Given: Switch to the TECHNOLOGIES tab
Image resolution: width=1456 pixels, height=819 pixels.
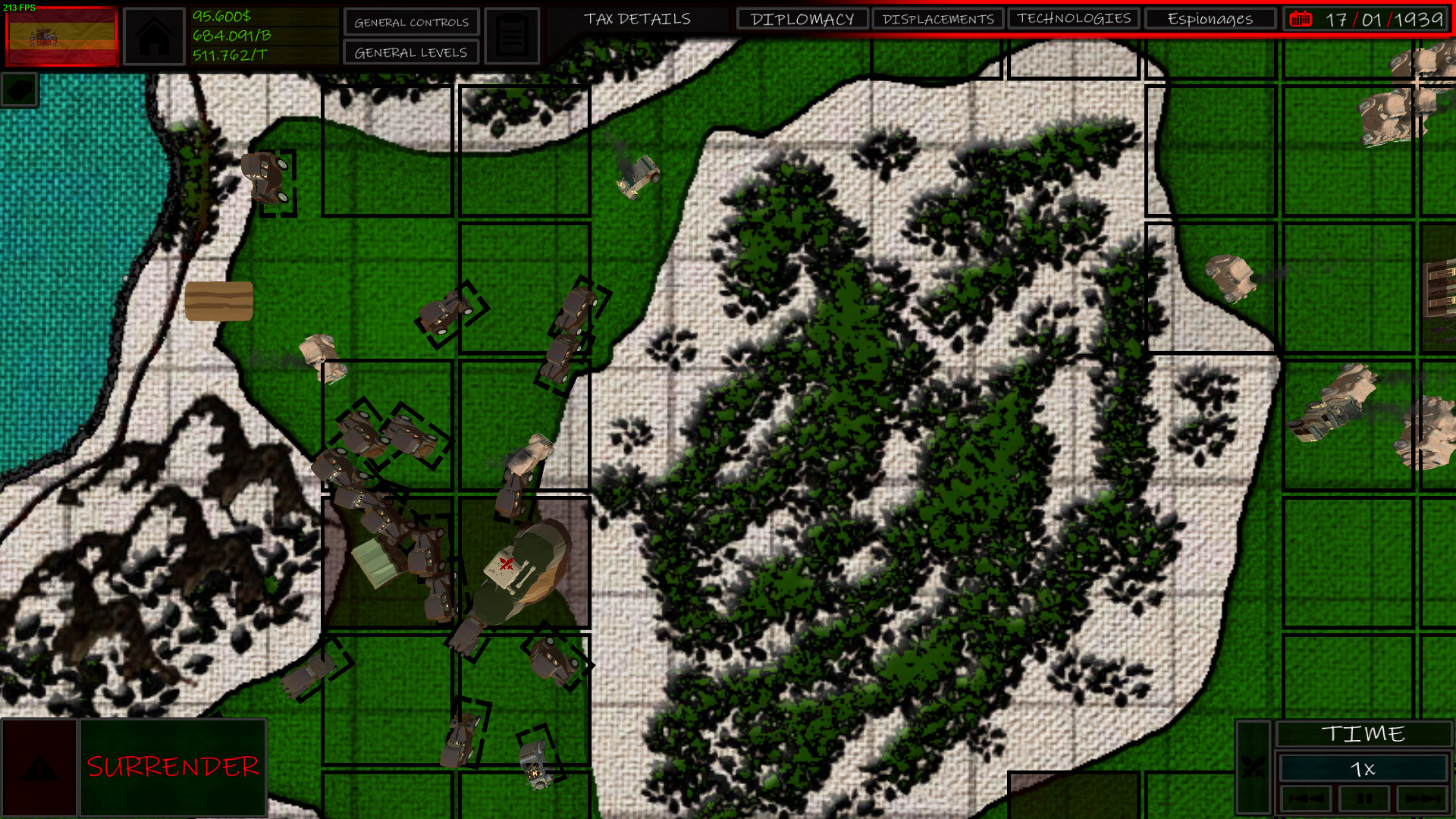Looking at the screenshot, I should tap(1074, 18).
